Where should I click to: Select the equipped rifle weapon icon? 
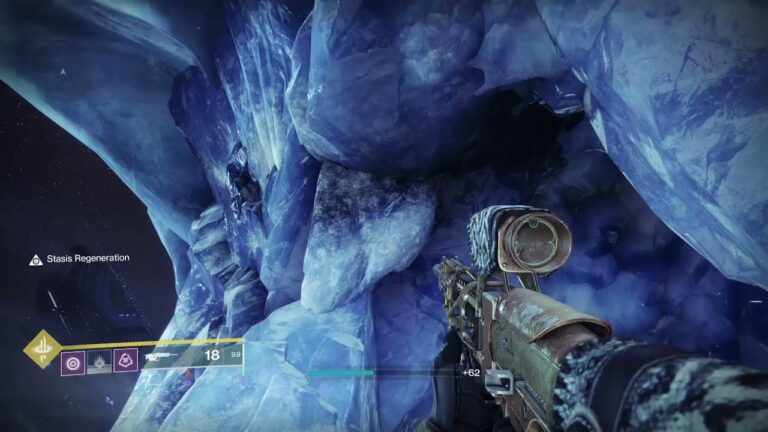(x=160, y=356)
